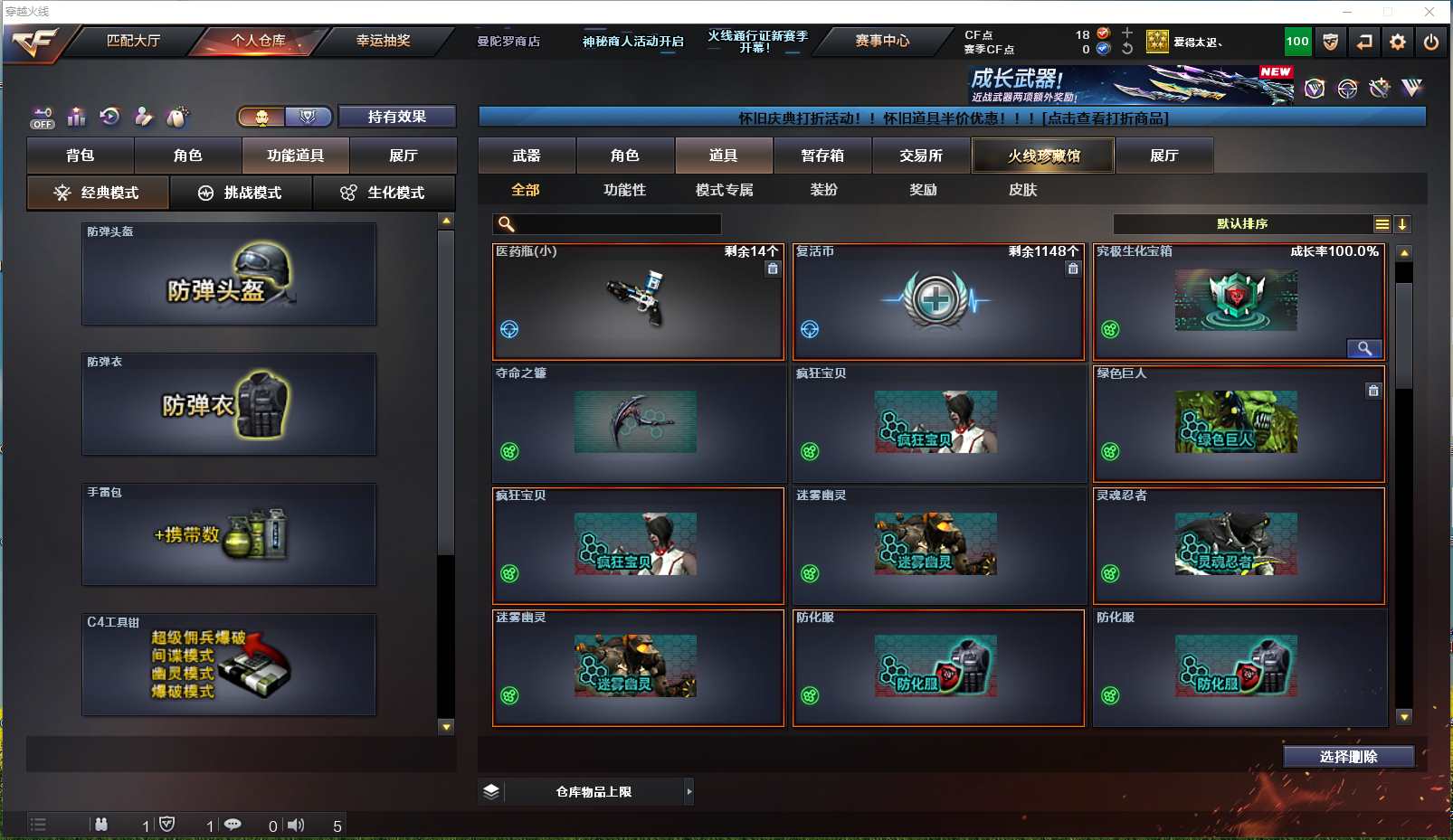Select the 生化模式 mode tab
1453x840 pixels.
pos(384,193)
